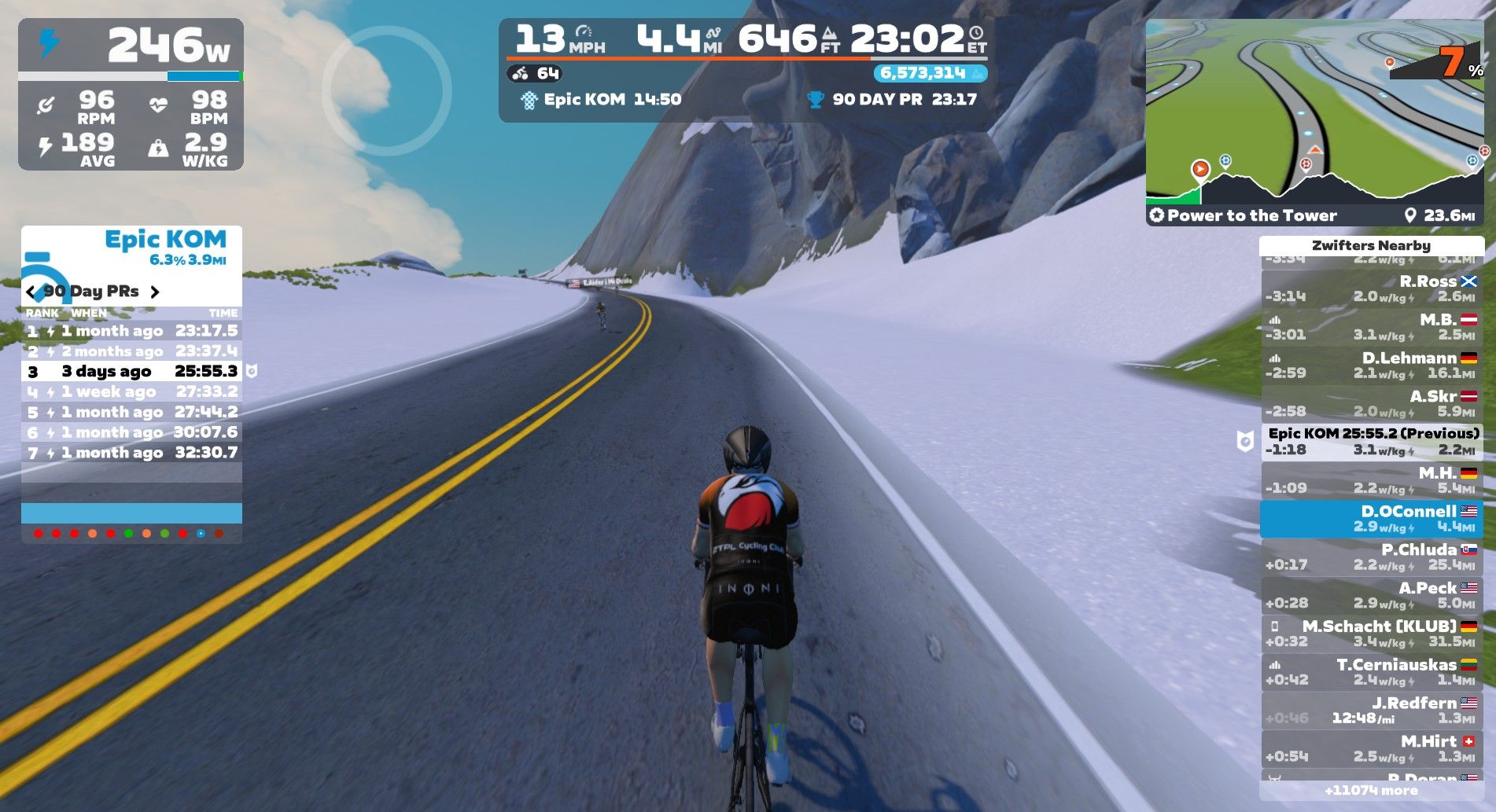Select D.OConnell highlighted rider row
Screen dimensions: 1496x812
click(x=1372, y=519)
